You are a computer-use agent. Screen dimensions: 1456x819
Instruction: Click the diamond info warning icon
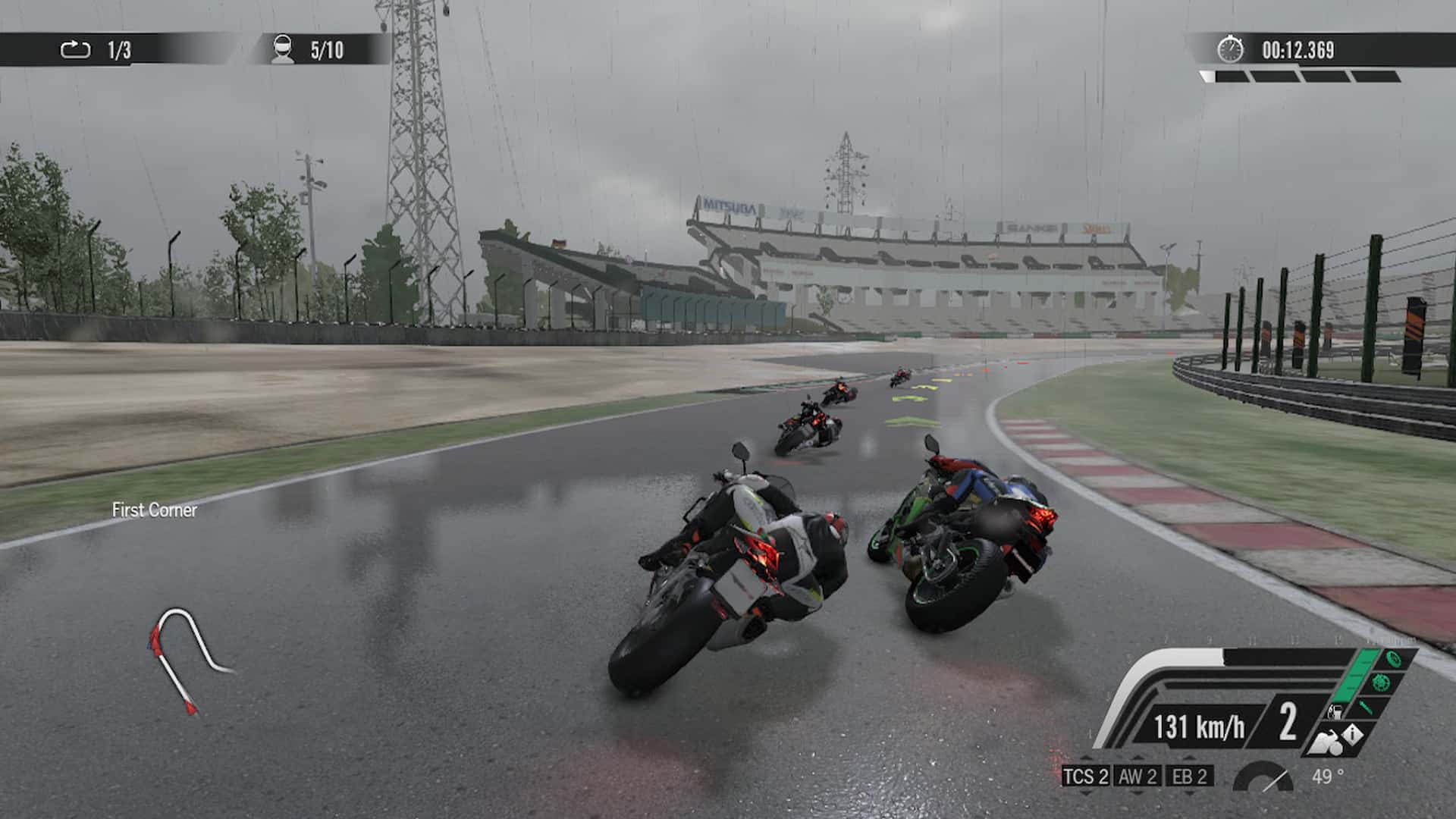click(x=1353, y=735)
